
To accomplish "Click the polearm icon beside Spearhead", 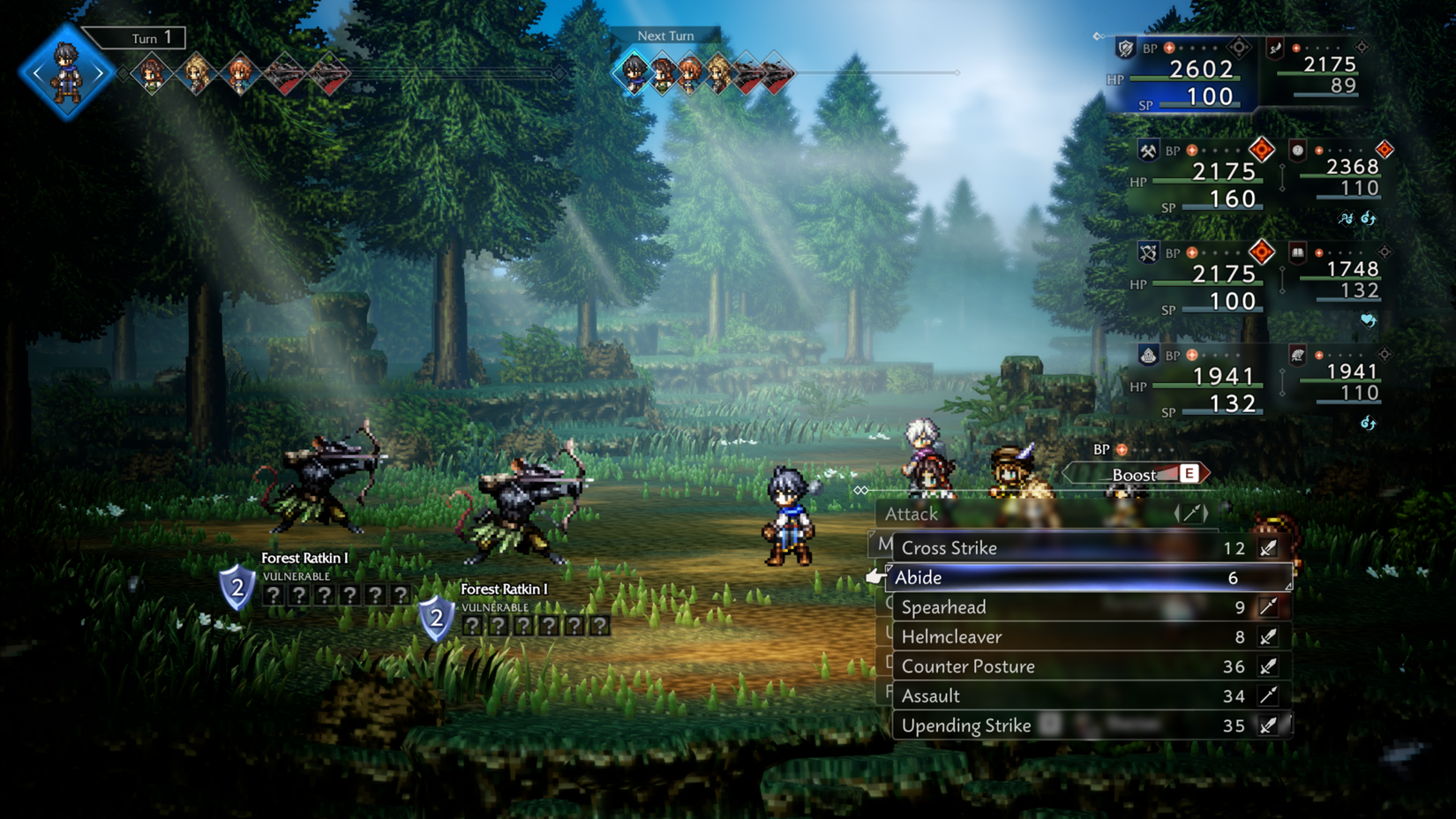I will pyautogui.click(x=1268, y=607).
